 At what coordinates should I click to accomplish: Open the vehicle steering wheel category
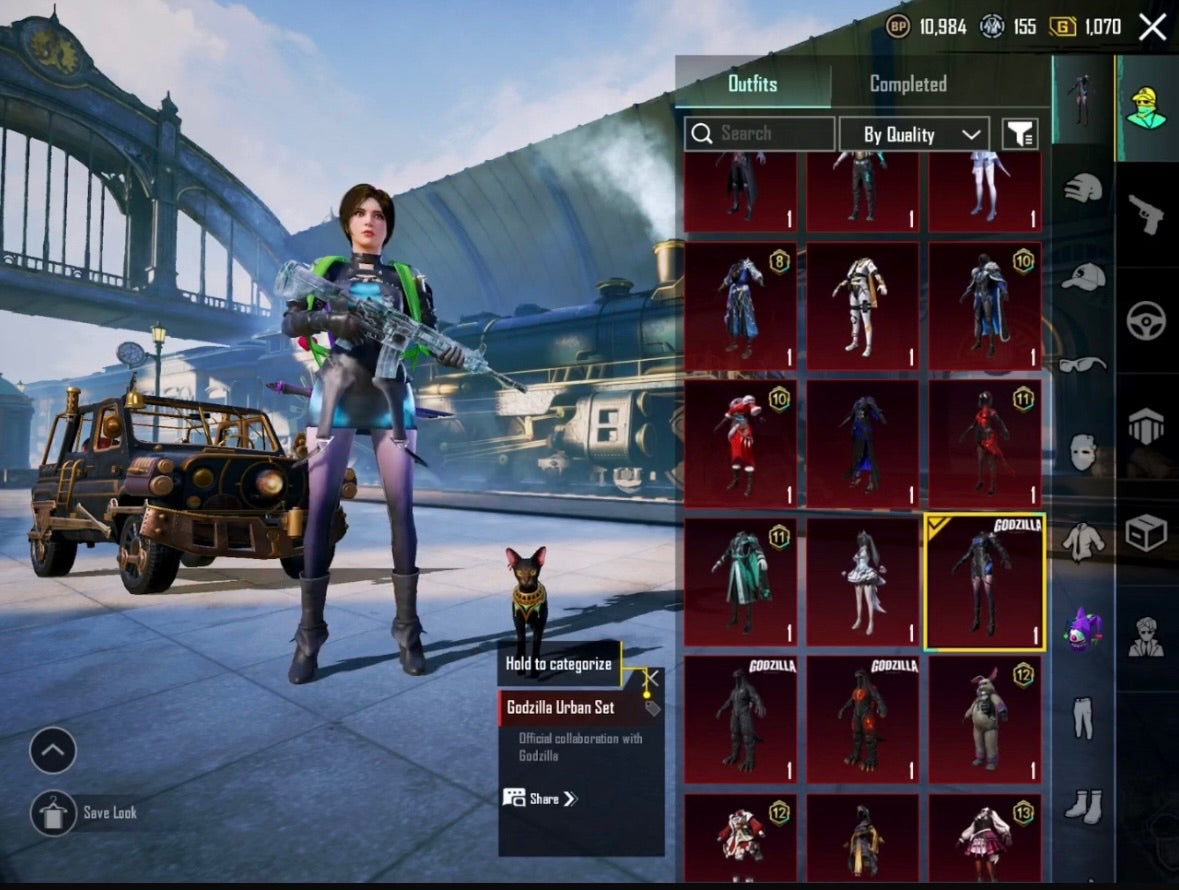pos(1146,320)
